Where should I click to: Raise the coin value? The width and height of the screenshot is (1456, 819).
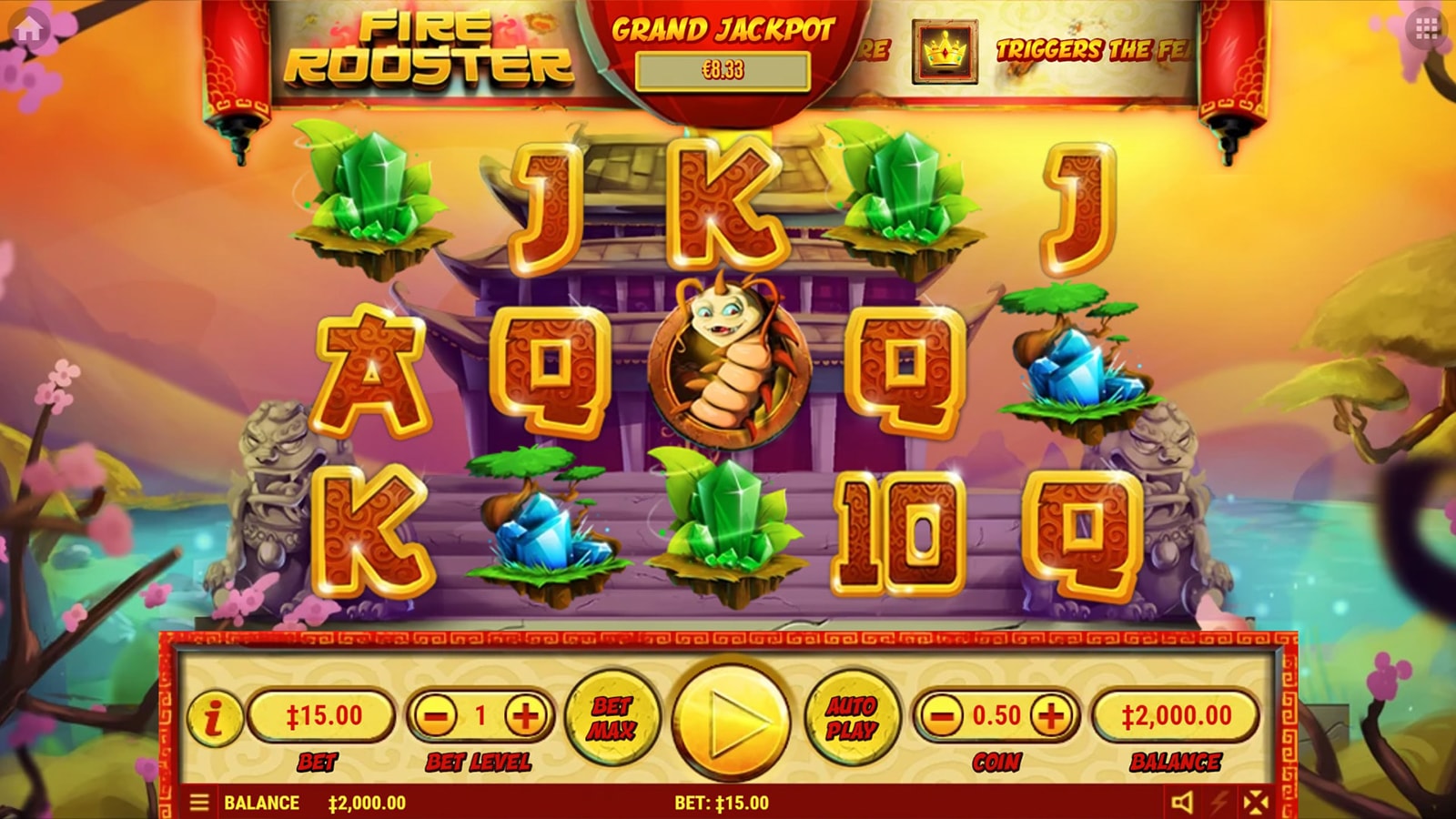1051,716
